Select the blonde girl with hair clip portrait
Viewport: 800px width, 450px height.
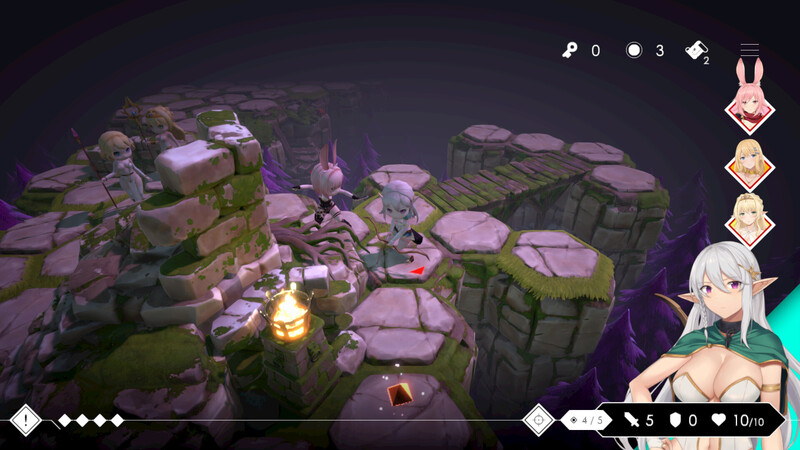[749, 162]
